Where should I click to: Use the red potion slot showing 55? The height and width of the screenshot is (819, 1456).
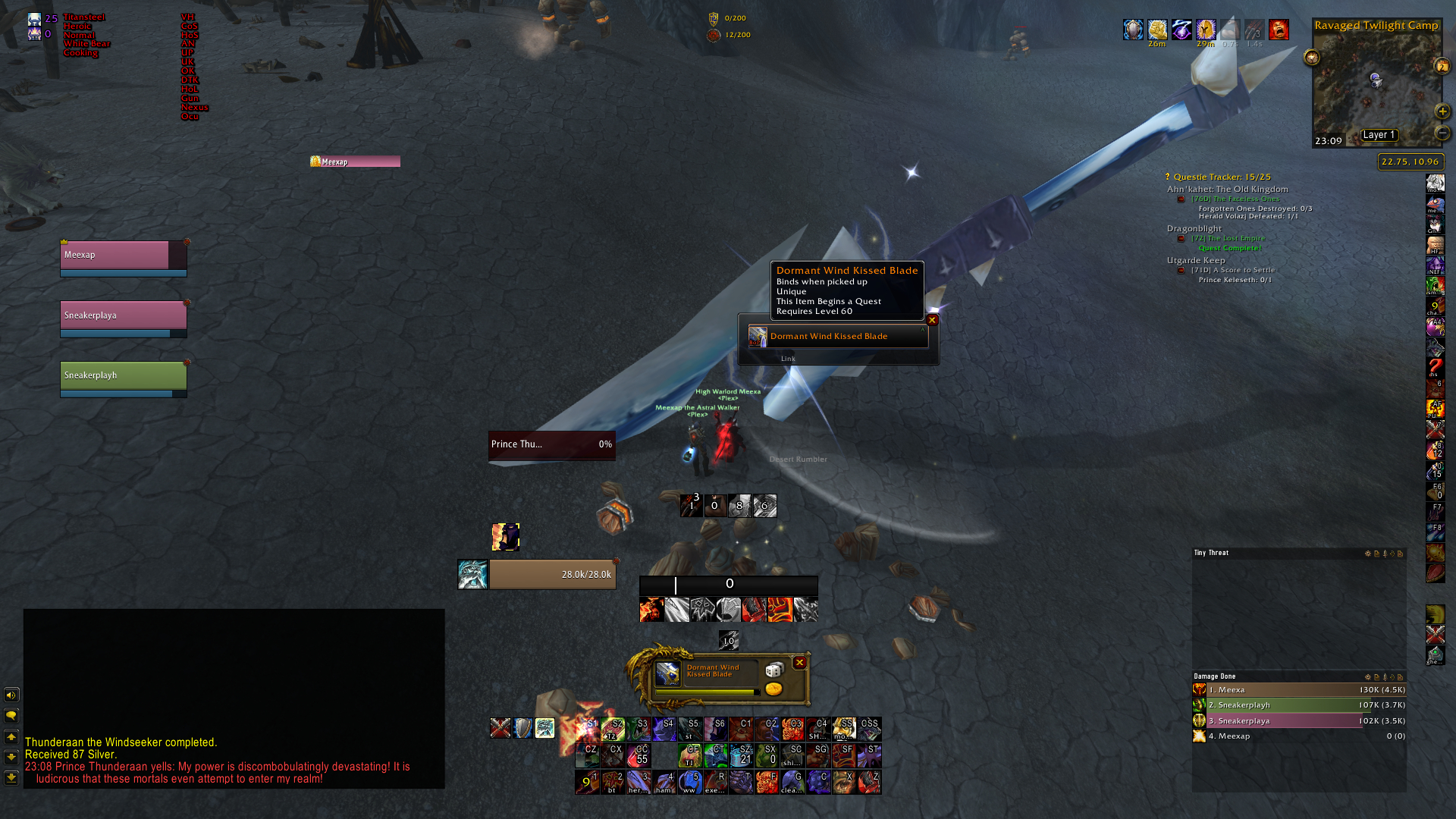(x=639, y=755)
